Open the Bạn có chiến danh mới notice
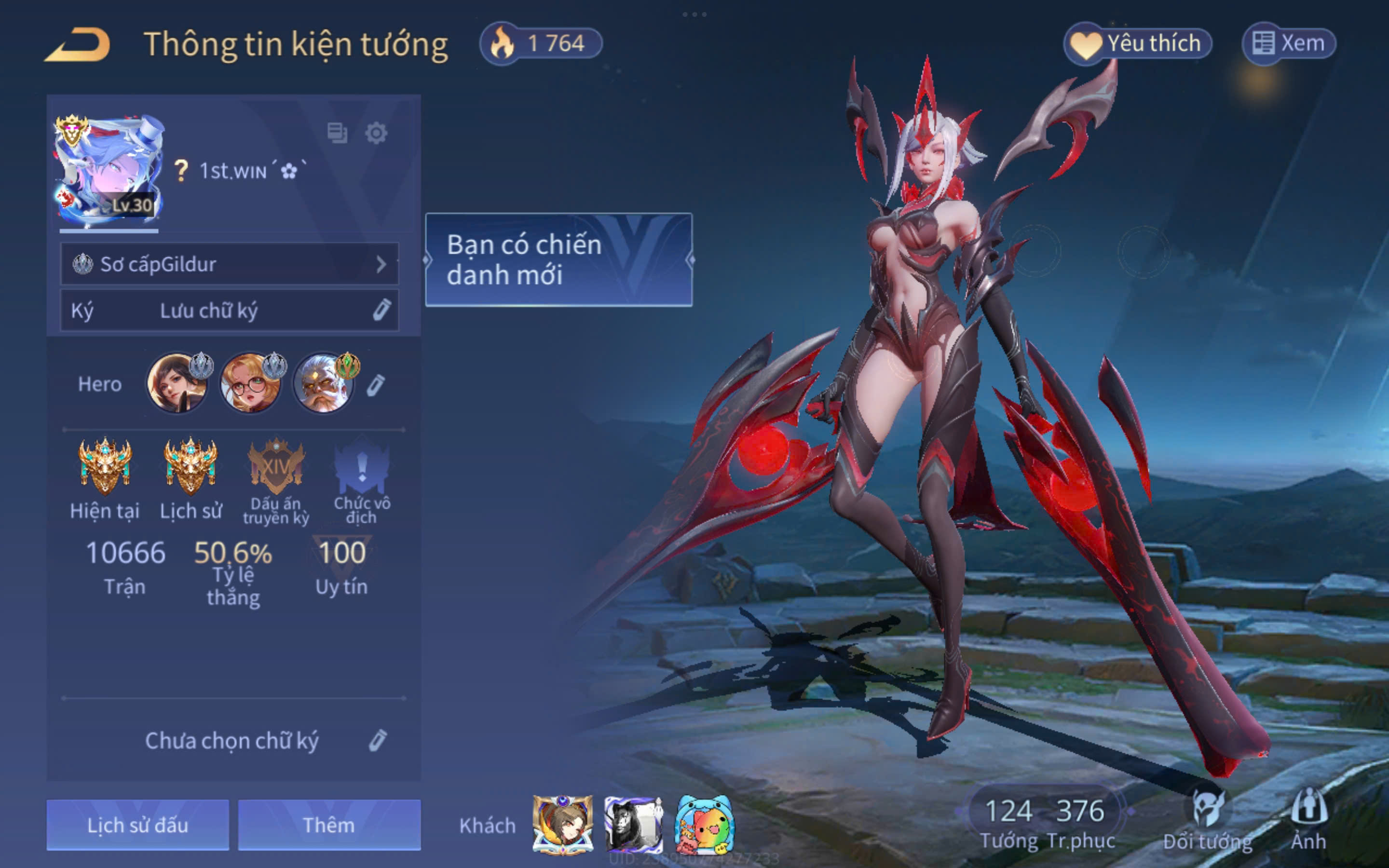Image resolution: width=1389 pixels, height=868 pixels. pos(558,259)
